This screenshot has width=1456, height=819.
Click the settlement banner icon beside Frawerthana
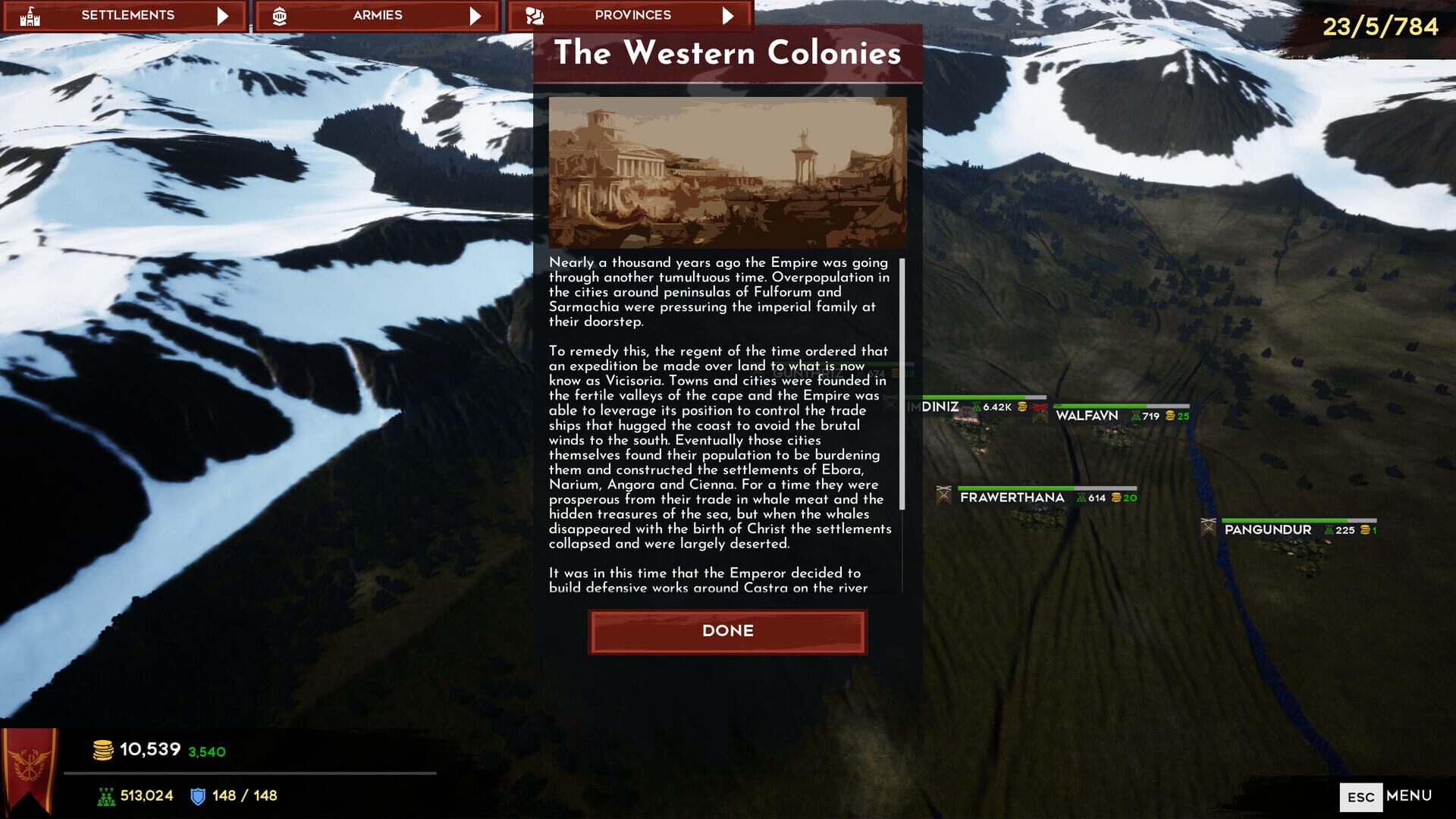coord(943,496)
